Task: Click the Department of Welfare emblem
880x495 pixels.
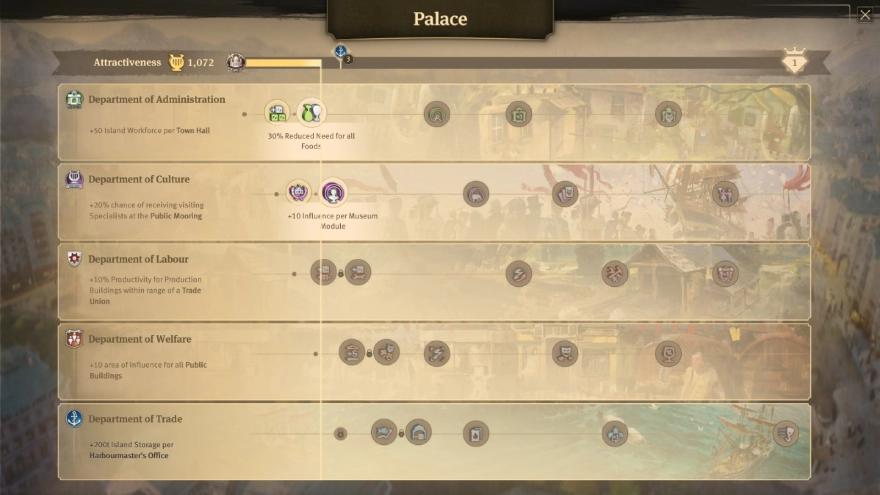Action: pyautogui.click(x=74, y=339)
